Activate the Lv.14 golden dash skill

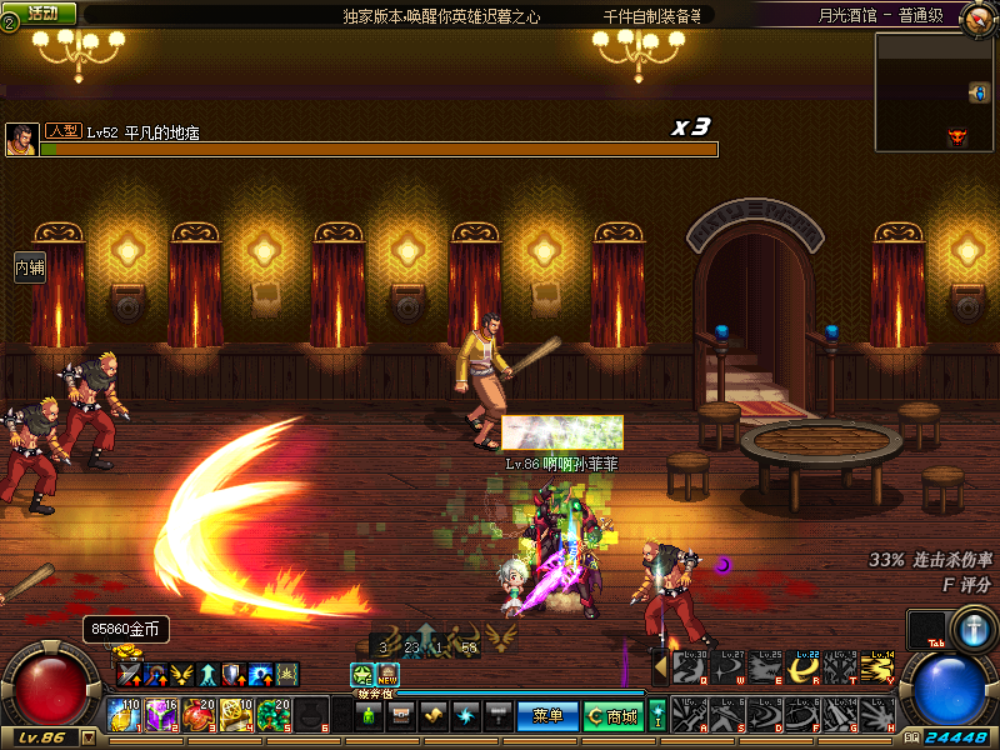[x=877, y=667]
